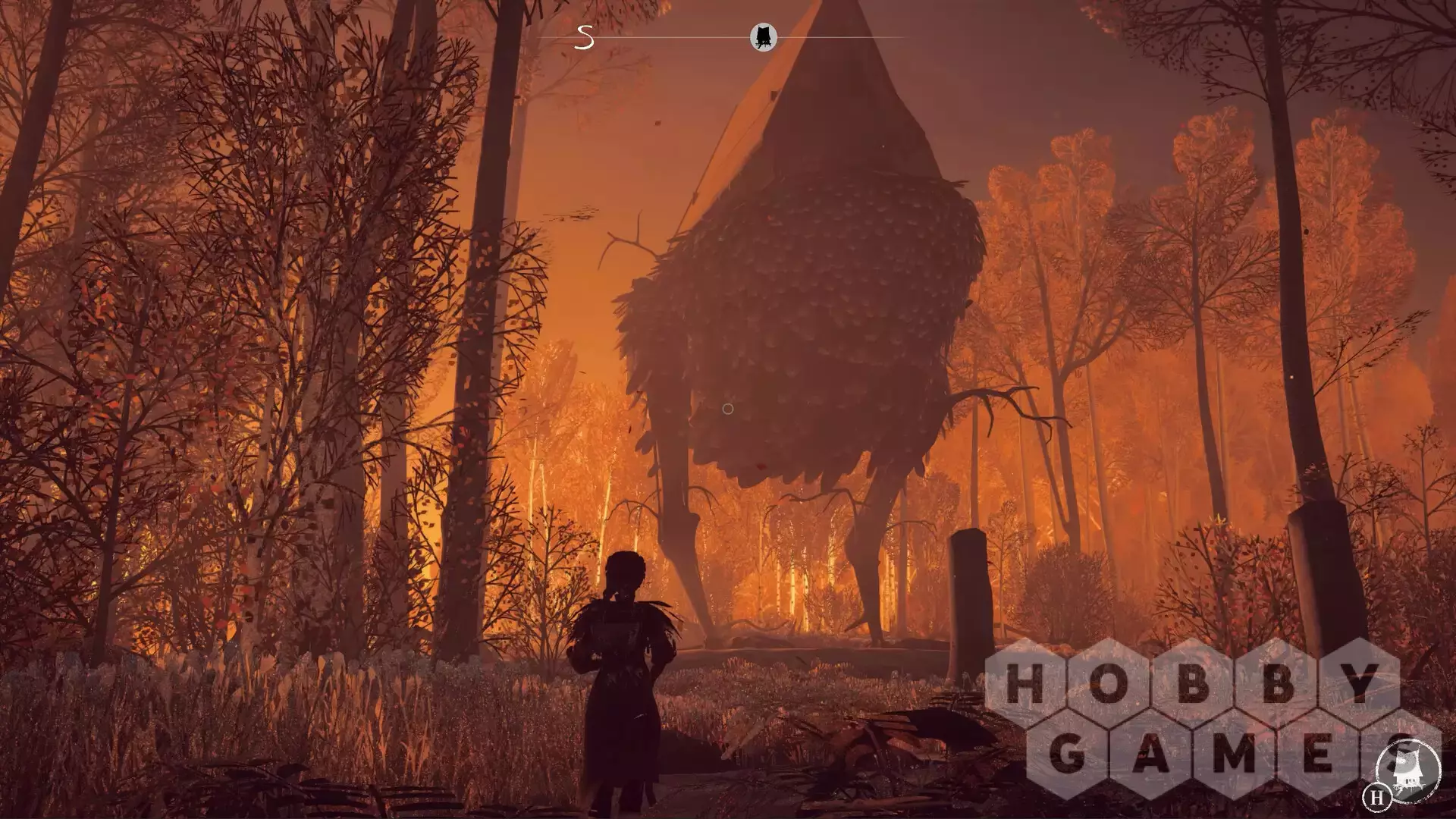The height and width of the screenshot is (819, 1456).
Task: Click the S heading on the compass
Action: coord(584,37)
